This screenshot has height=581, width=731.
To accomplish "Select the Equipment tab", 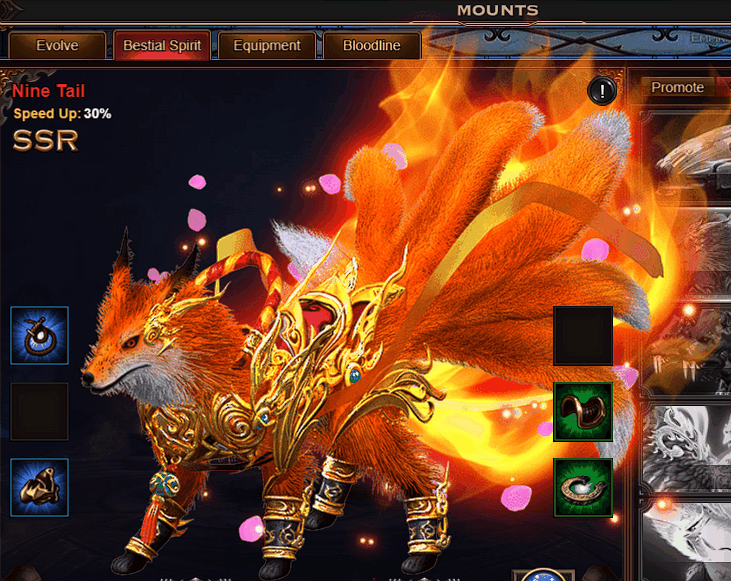I will (266, 46).
